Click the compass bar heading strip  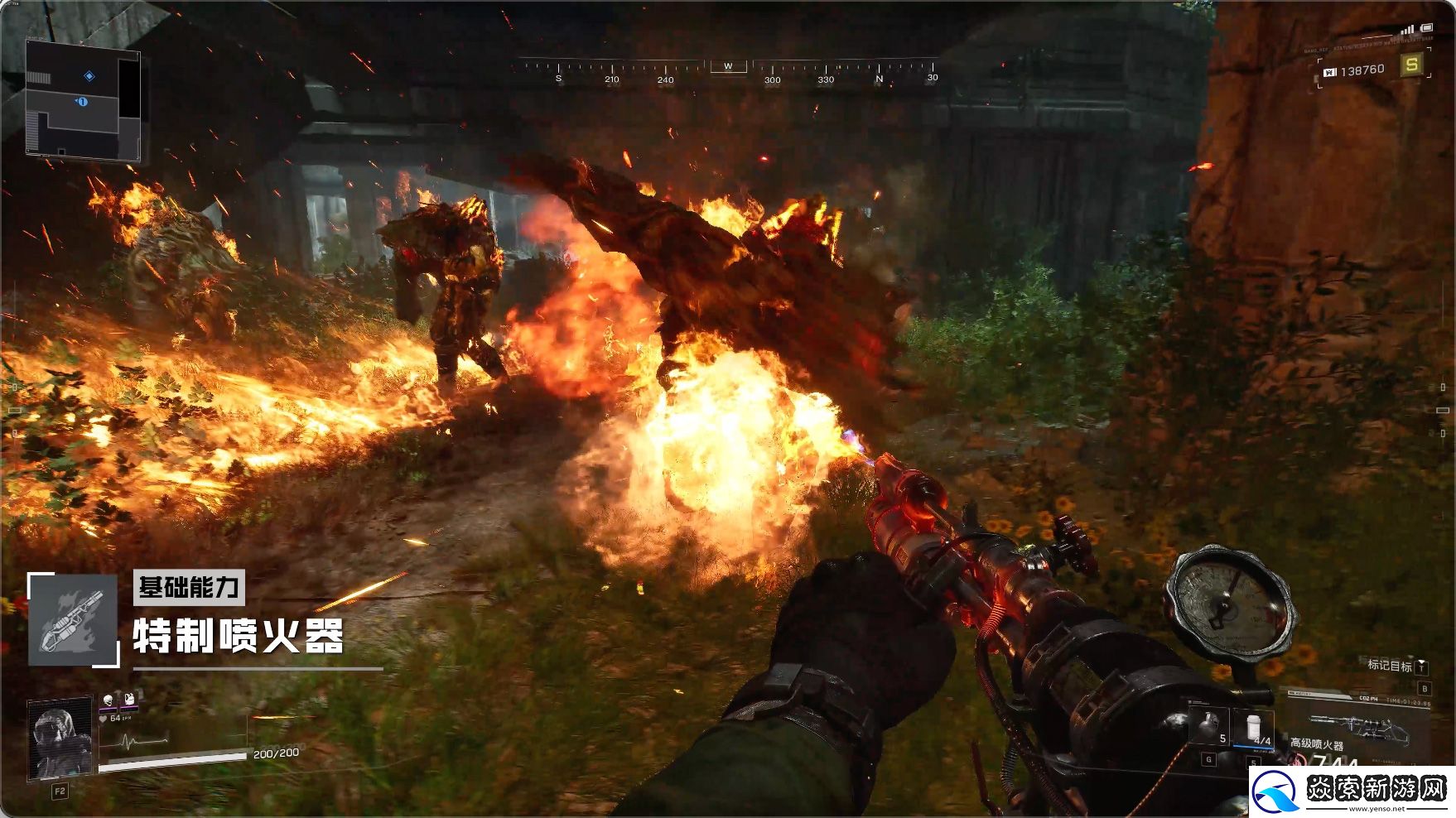(729, 71)
